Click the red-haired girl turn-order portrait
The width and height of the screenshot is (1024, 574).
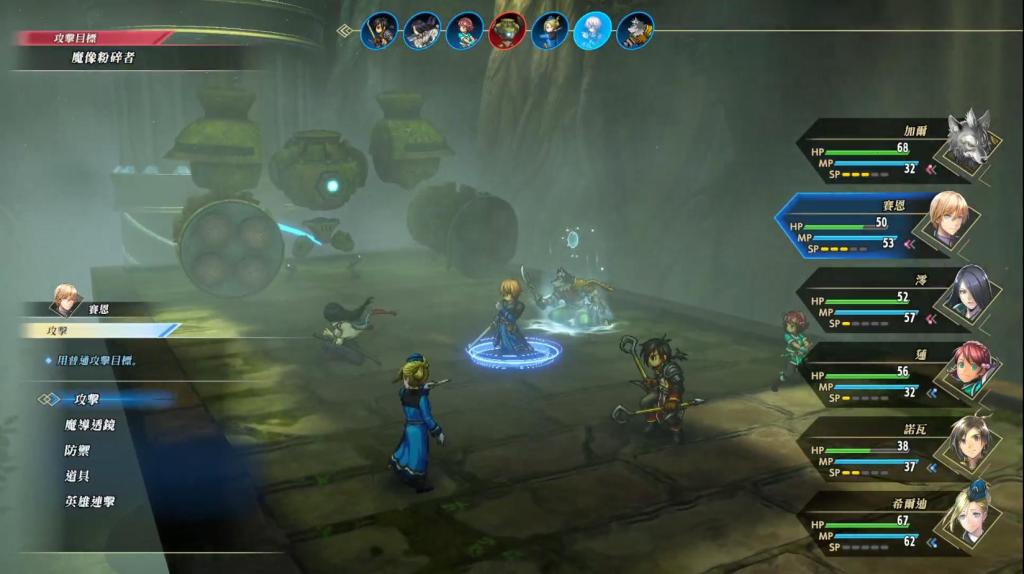tap(465, 31)
